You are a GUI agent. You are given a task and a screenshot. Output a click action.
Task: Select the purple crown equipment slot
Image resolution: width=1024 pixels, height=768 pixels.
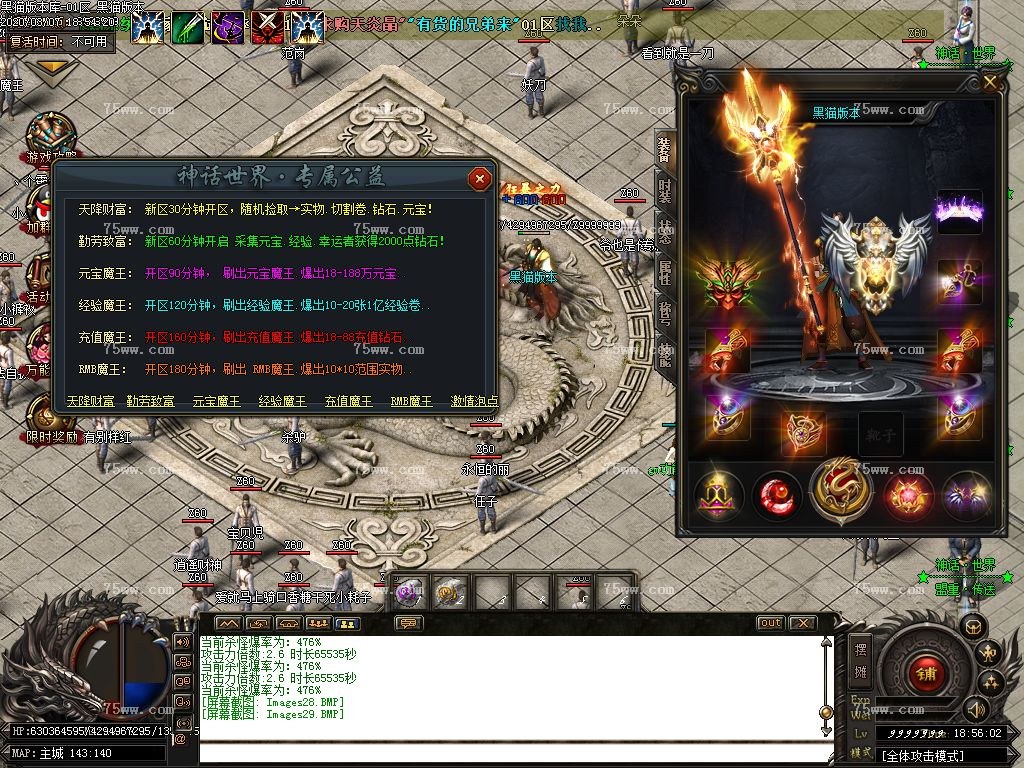pyautogui.click(x=959, y=211)
